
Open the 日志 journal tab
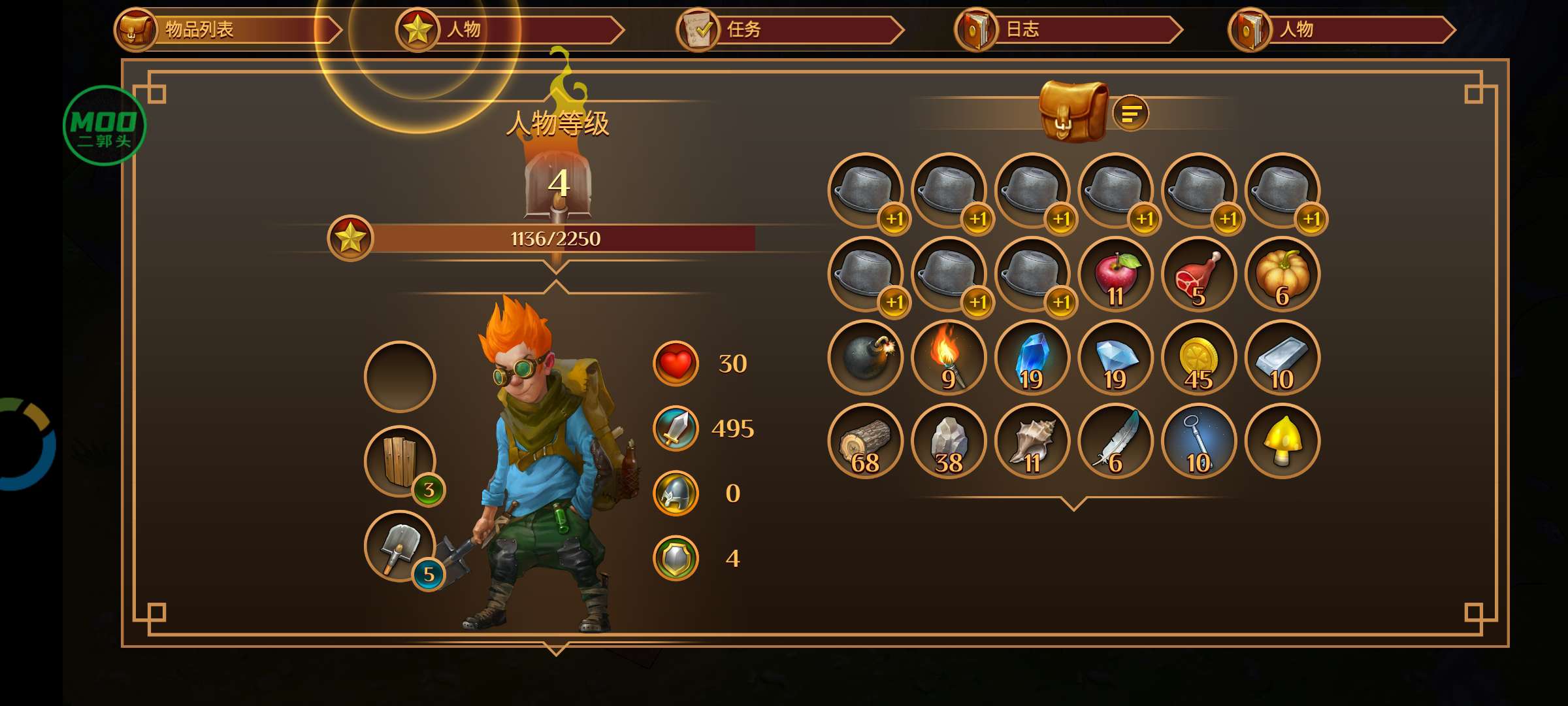[x=1066, y=30]
